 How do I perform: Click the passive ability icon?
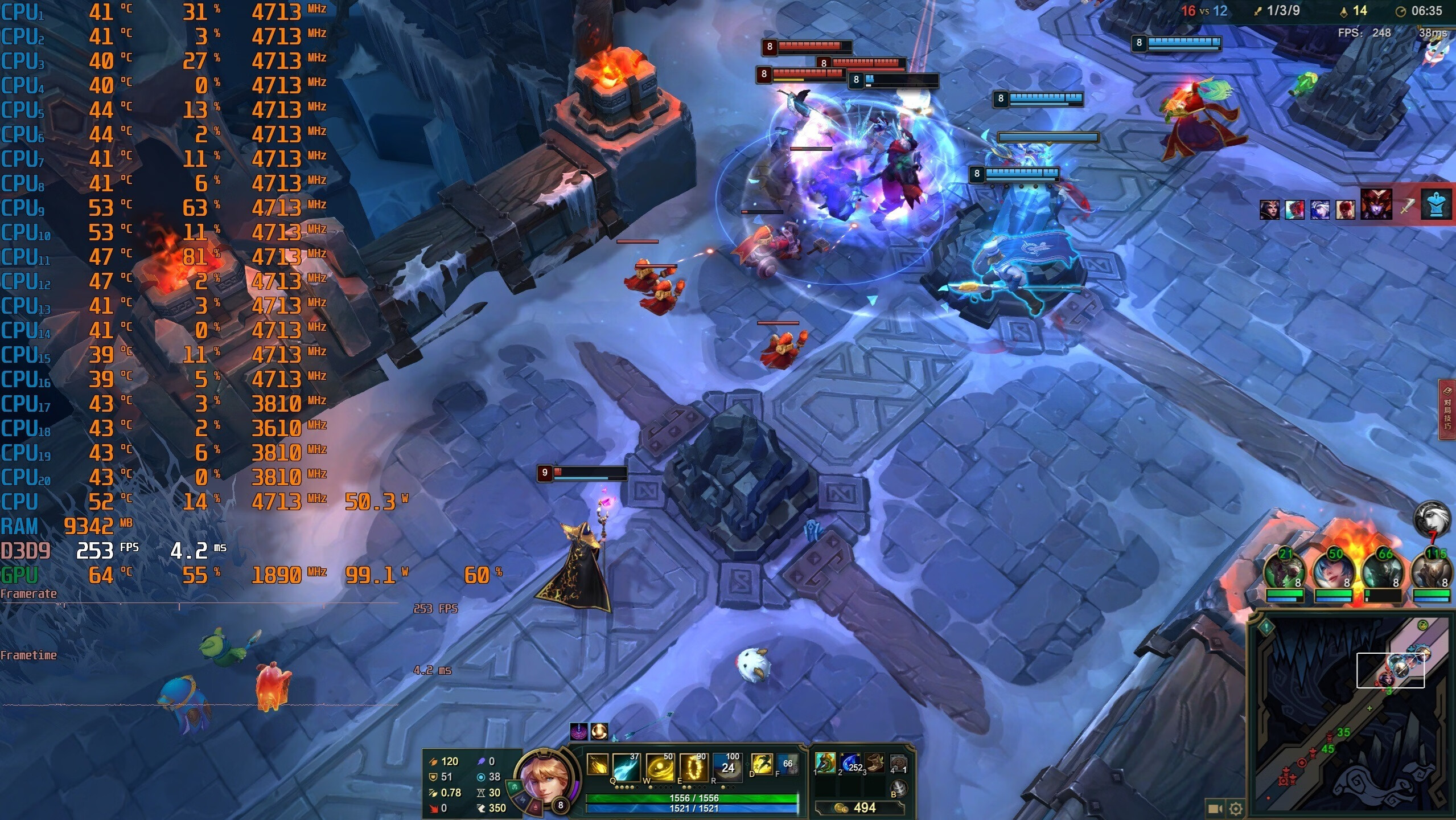point(597,765)
